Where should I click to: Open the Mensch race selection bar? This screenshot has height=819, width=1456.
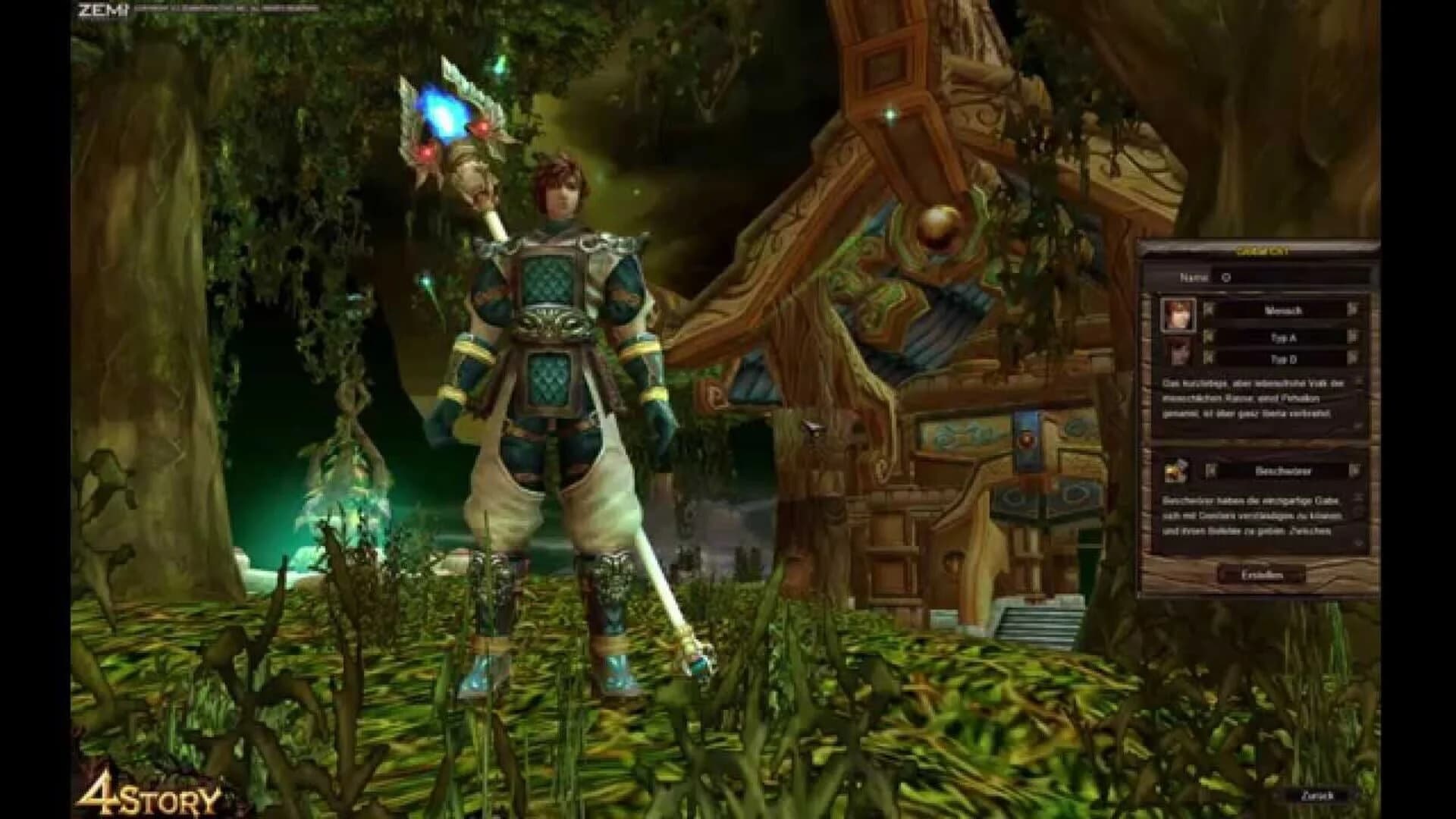coord(1285,311)
